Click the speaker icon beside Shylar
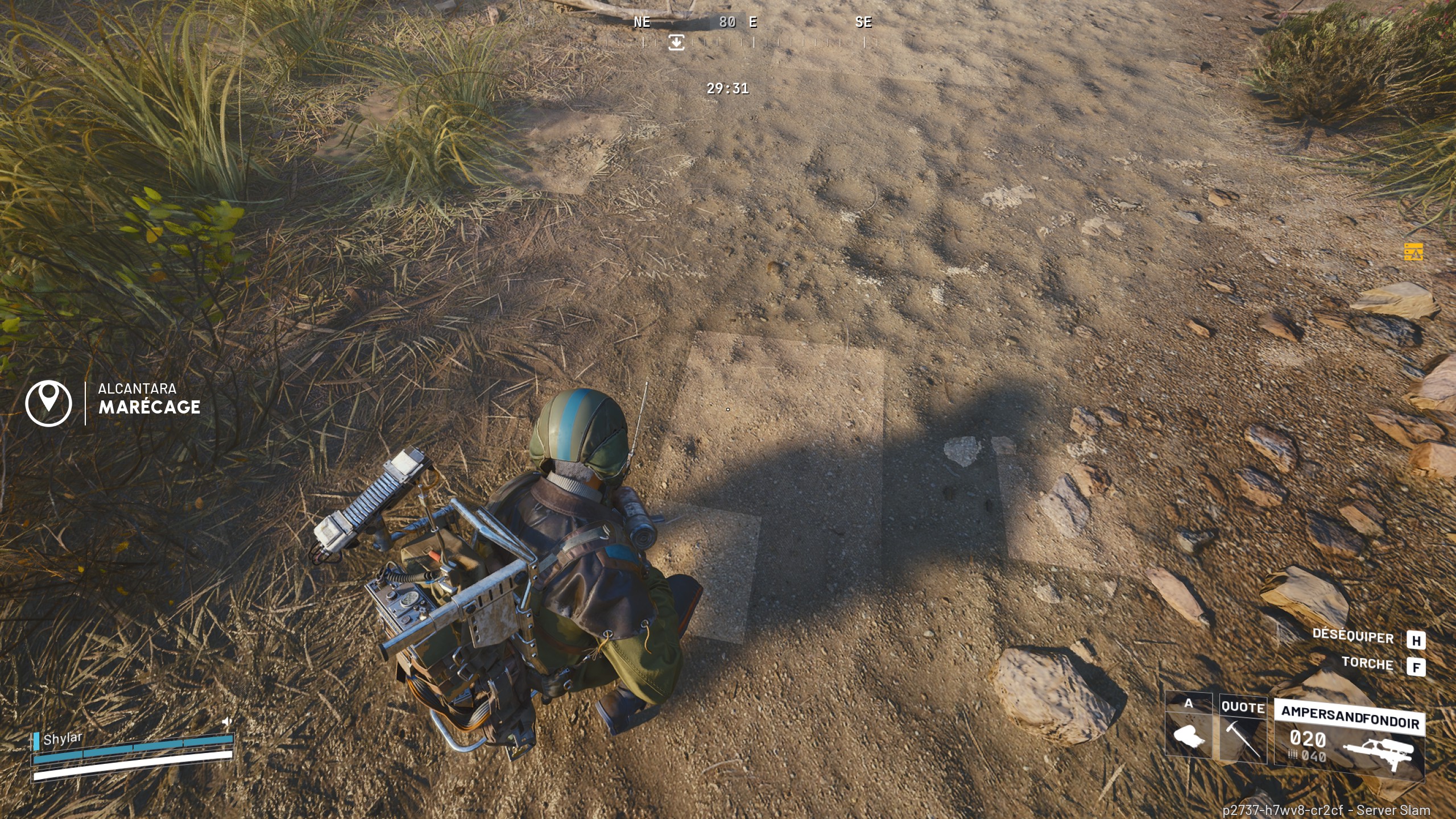The image size is (1456, 819). 227,722
